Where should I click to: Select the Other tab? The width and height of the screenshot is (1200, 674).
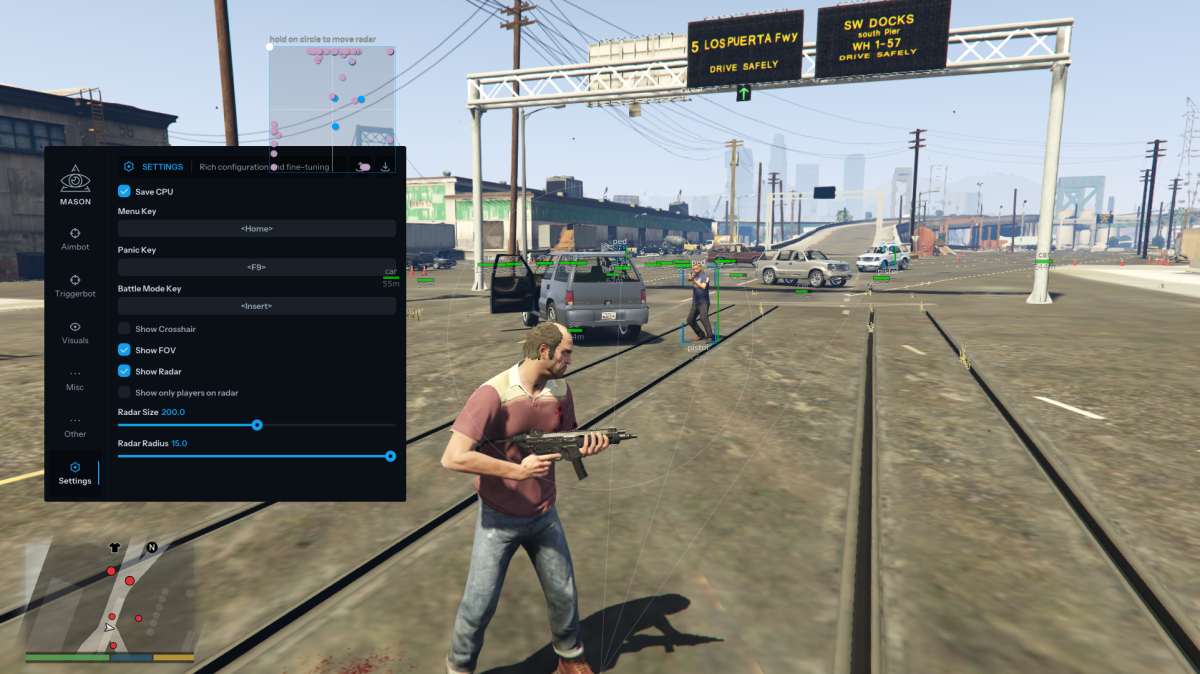tap(75, 426)
